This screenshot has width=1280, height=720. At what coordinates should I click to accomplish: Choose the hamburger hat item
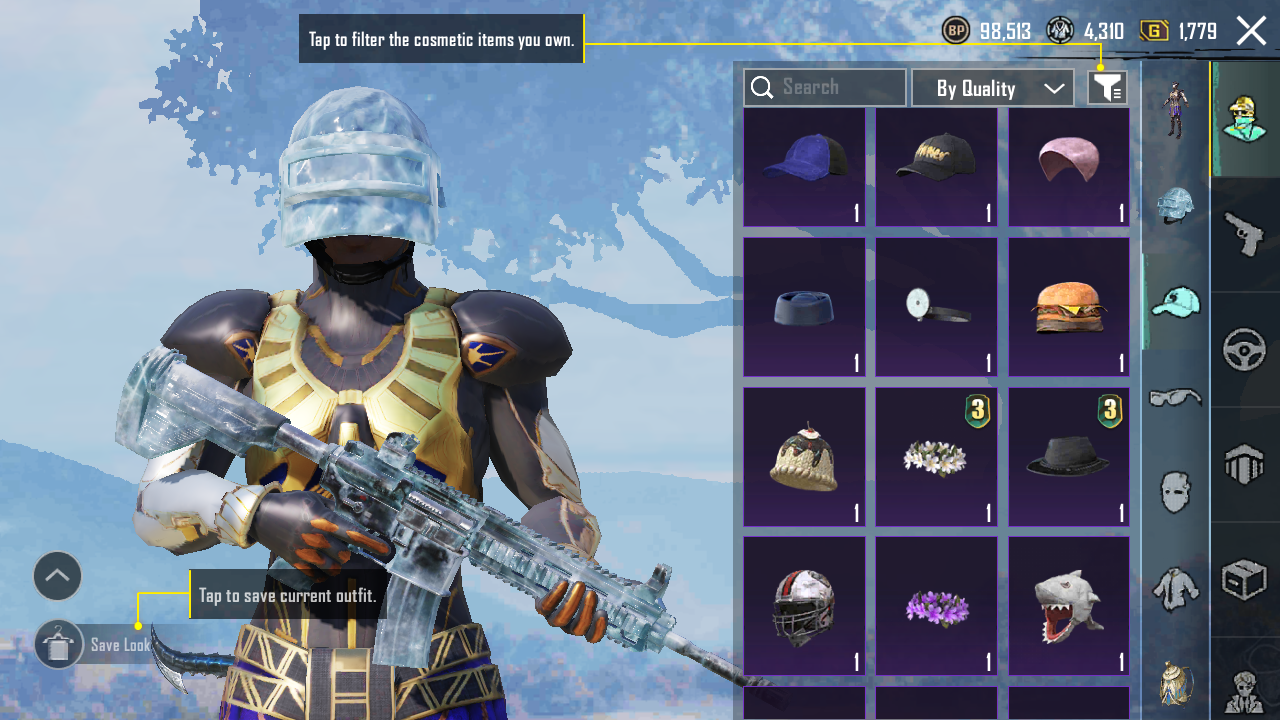[x=1068, y=307]
